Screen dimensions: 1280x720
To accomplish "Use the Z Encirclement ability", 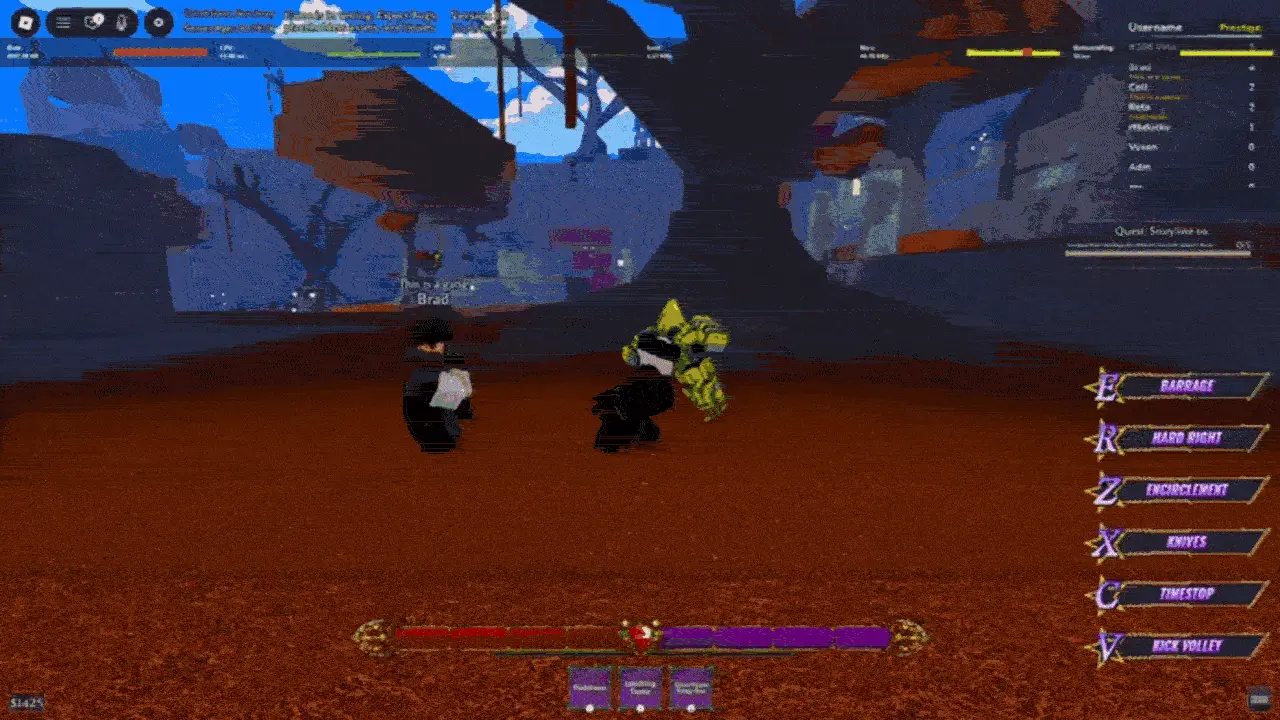I will (x=1190, y=490).
